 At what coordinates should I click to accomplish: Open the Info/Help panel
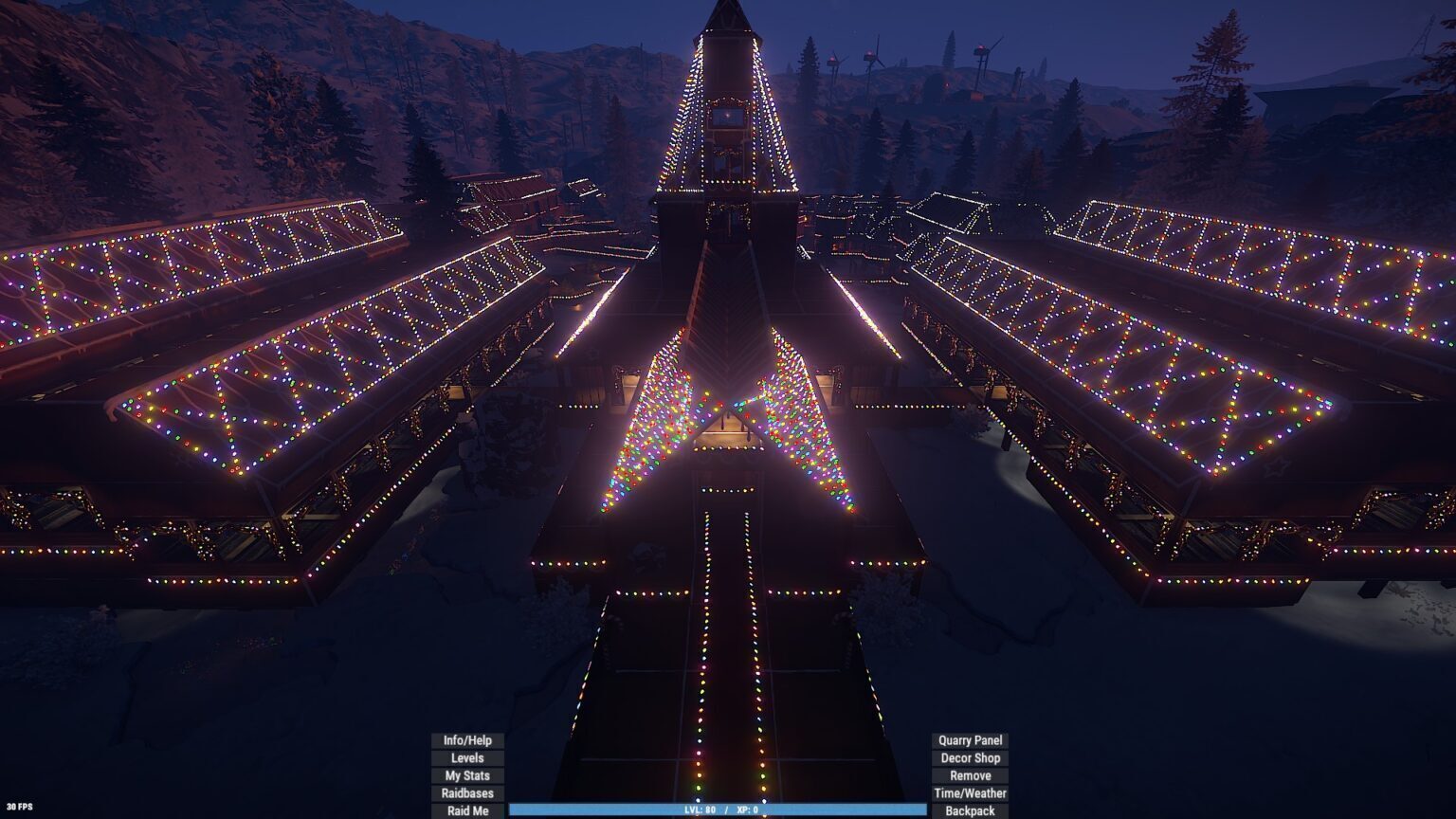(x=467, y=740)
